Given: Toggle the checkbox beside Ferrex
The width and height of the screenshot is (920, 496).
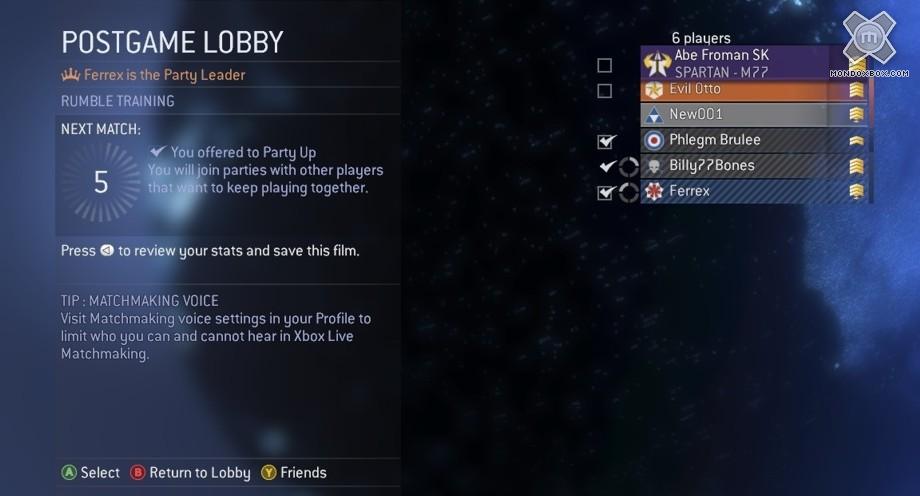Looking at the screenshot, I should 604,192.
